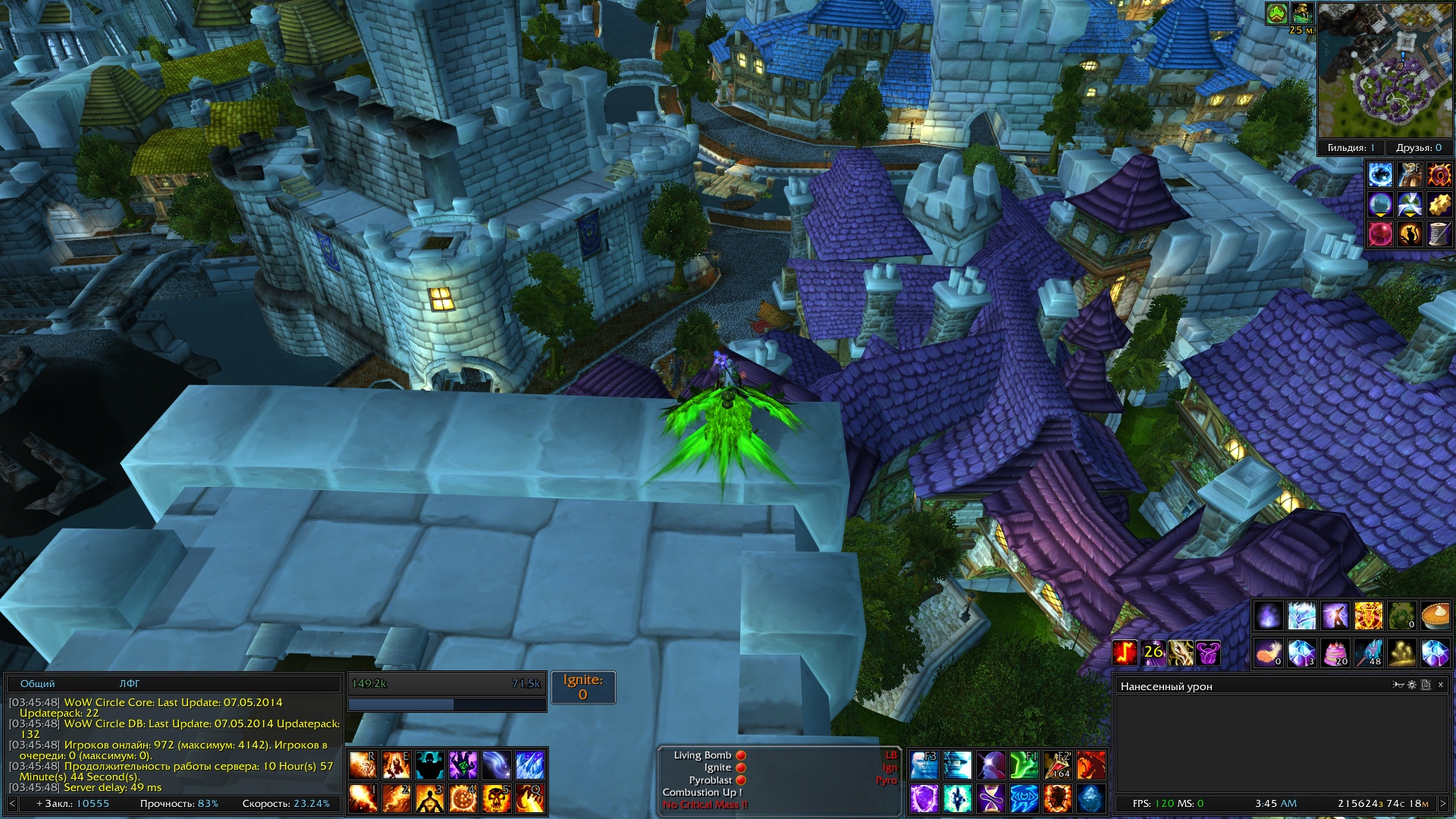Summon the black cat silhouette icon
The width and height of the screenshot is (1456, 819).
(1410, 234)
